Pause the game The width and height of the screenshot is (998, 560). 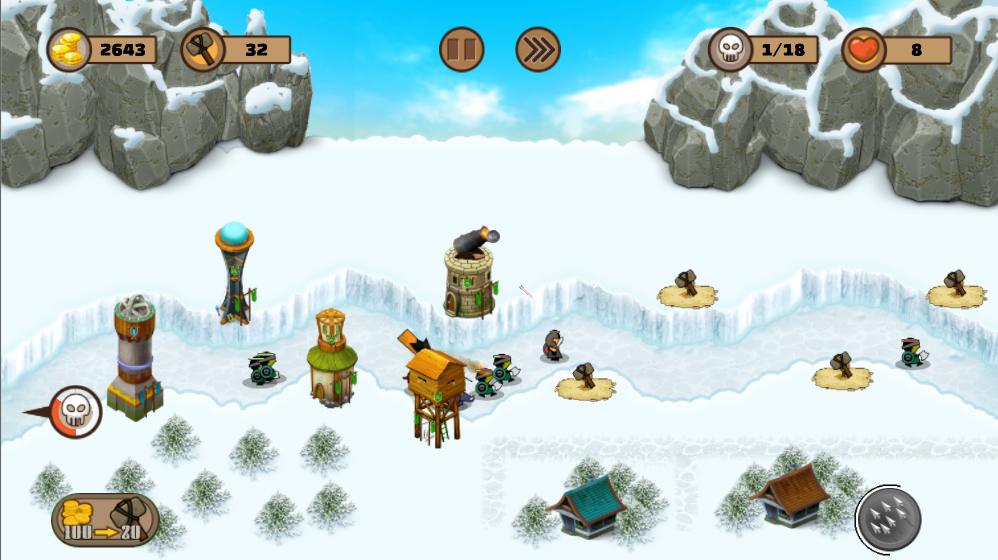point(462,49)
